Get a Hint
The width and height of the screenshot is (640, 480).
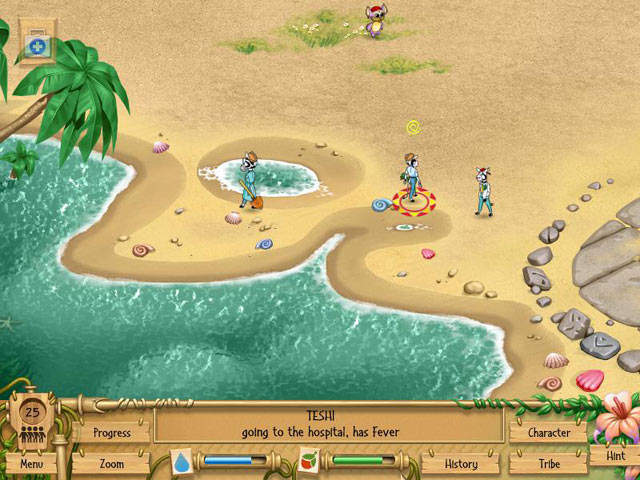(x=614, y=456)
